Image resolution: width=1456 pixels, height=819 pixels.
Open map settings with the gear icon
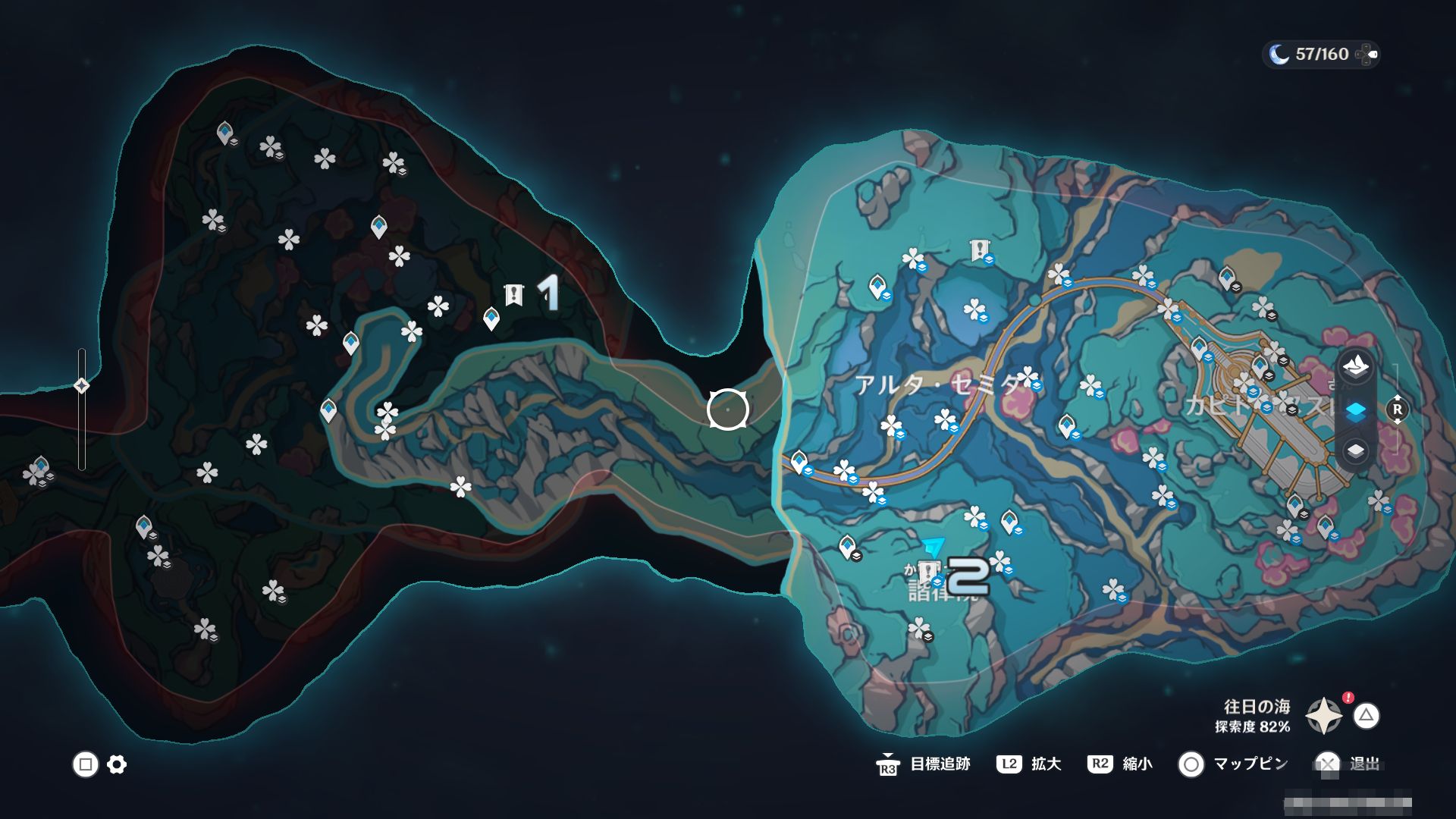point(117,764)
